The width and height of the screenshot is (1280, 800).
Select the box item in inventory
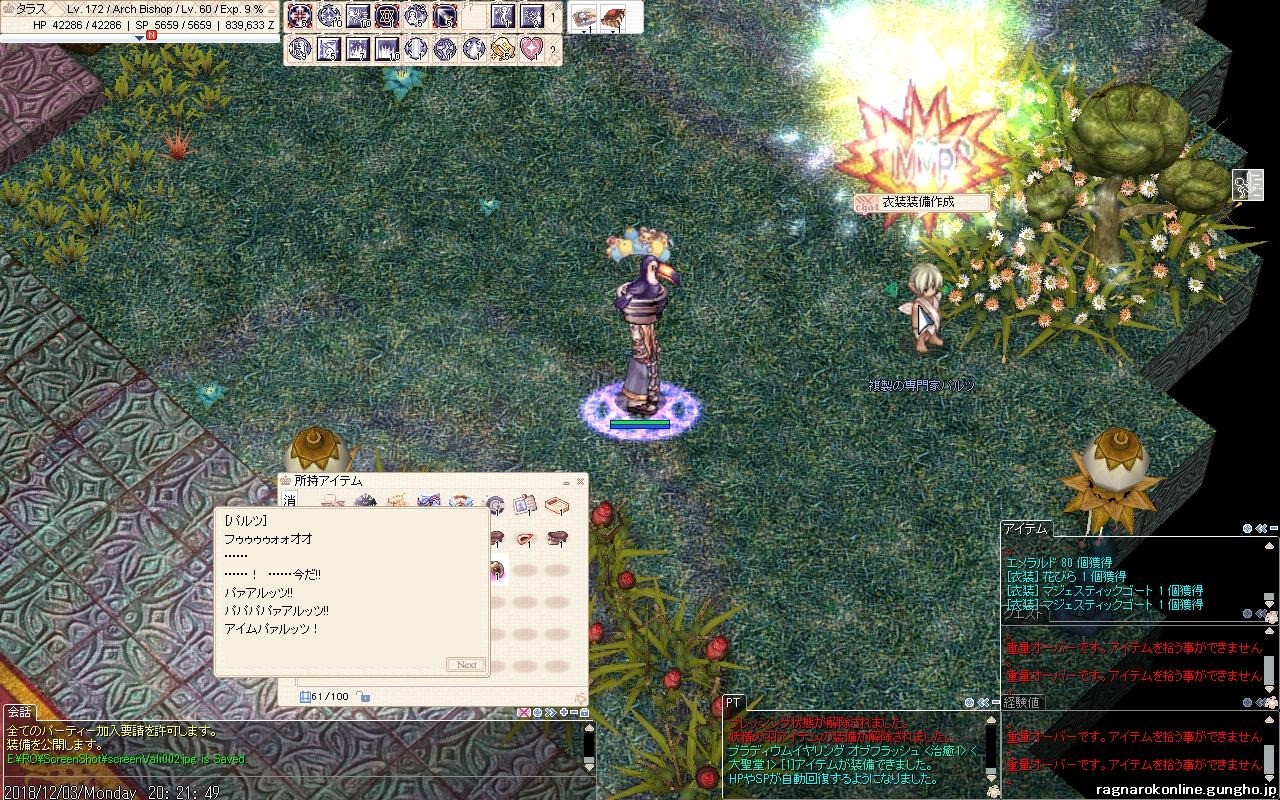556,505
